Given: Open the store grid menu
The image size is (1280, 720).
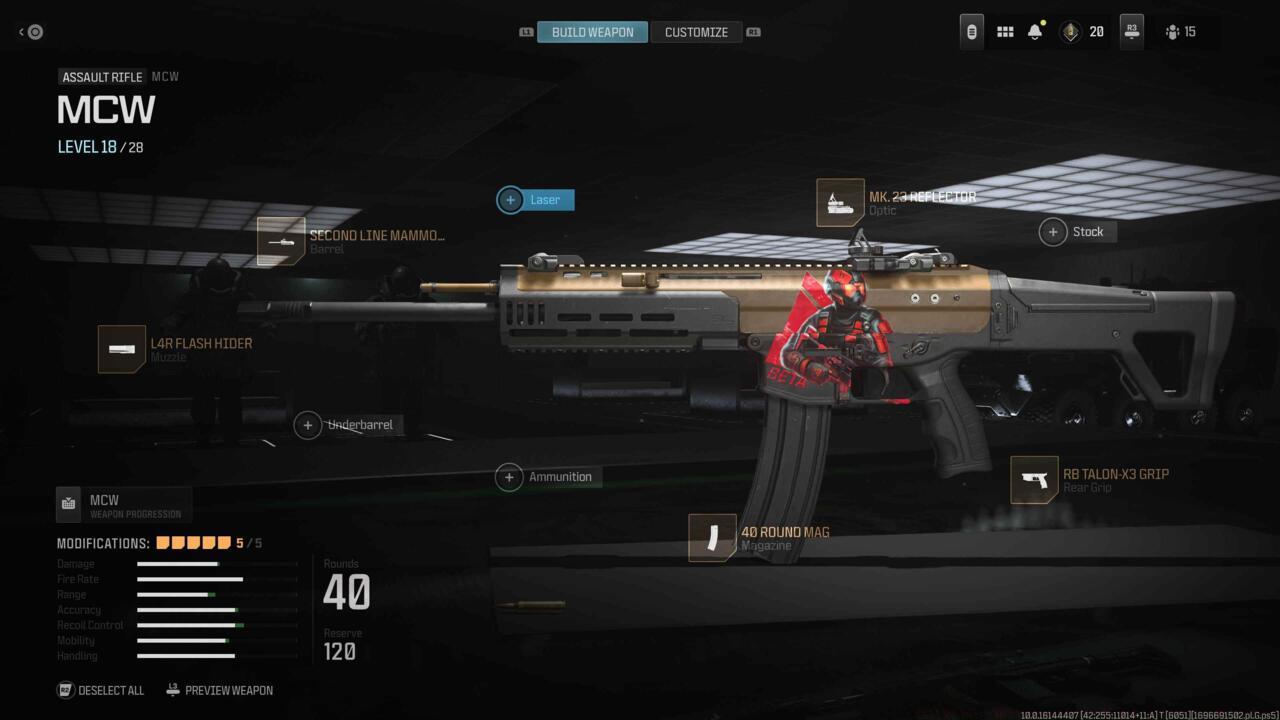Looking at the screenshot, I should tap(1005, 31).
